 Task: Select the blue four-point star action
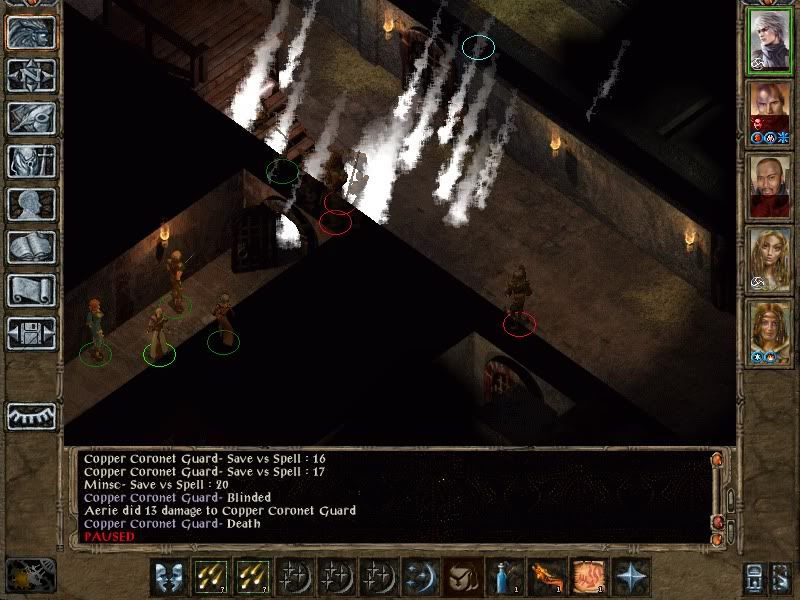click(x=631, y=577)
